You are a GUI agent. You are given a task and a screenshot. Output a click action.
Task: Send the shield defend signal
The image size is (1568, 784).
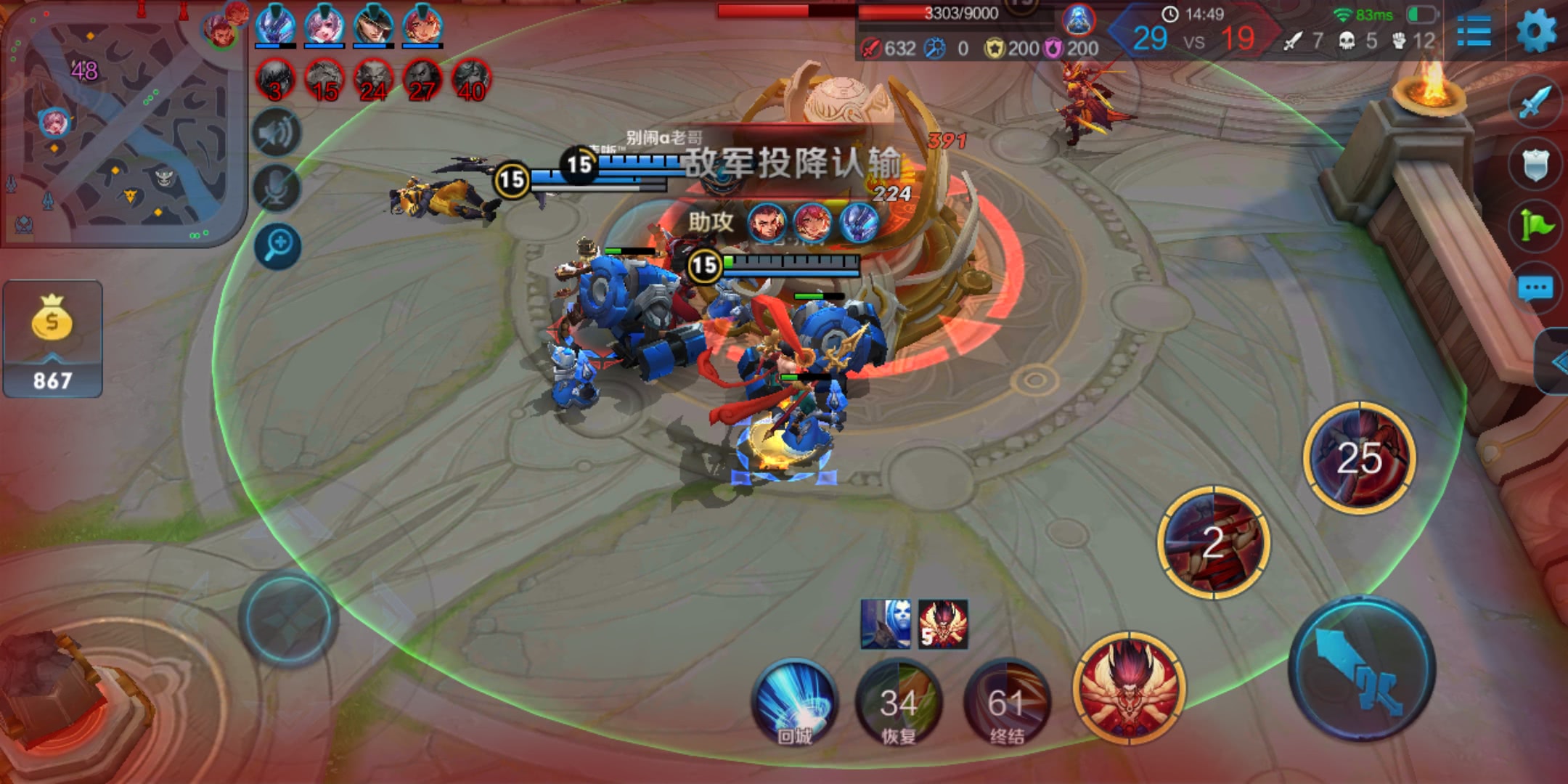1535,165
